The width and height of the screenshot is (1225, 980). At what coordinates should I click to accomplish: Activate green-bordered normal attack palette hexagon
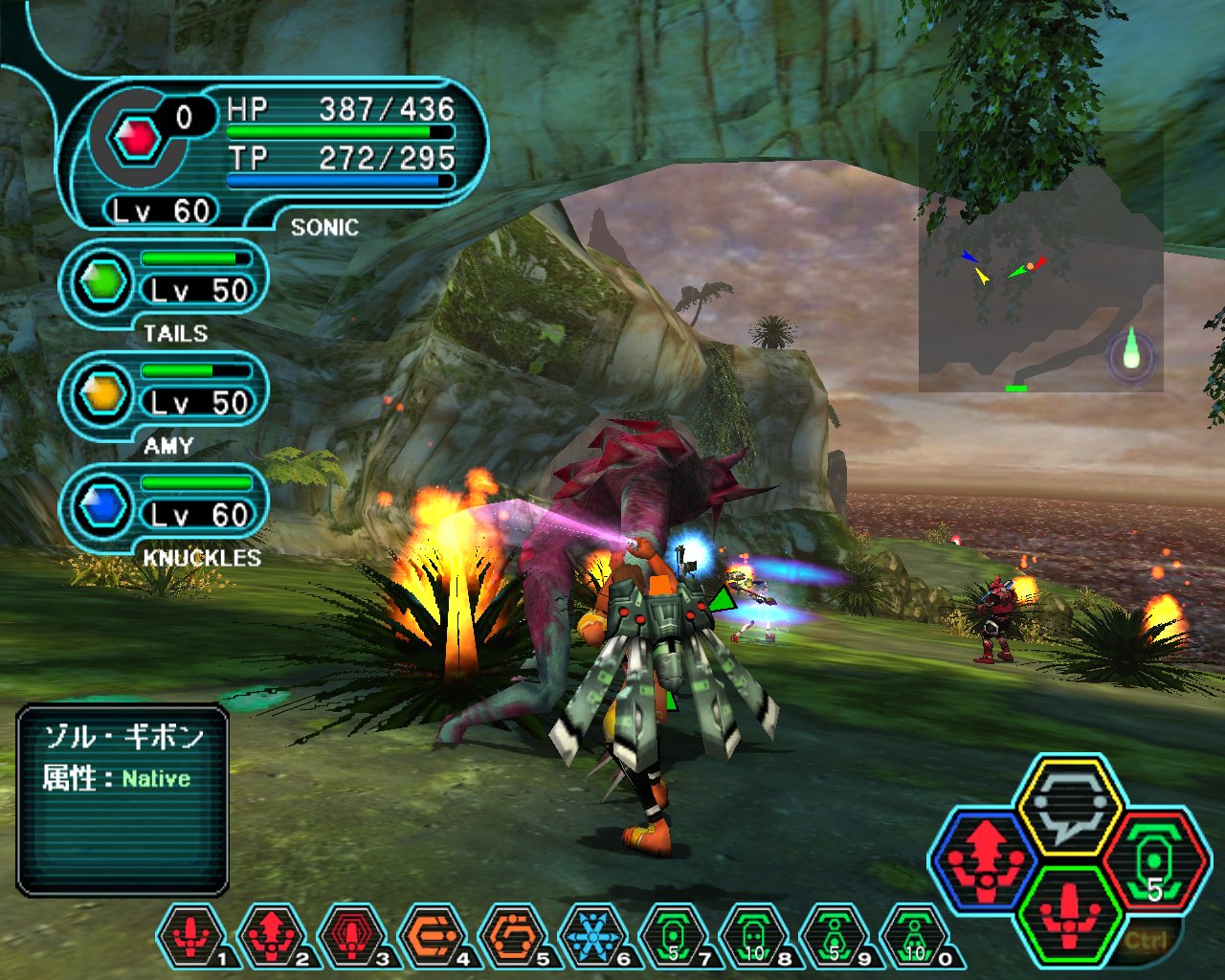(x=1069, y=914)
